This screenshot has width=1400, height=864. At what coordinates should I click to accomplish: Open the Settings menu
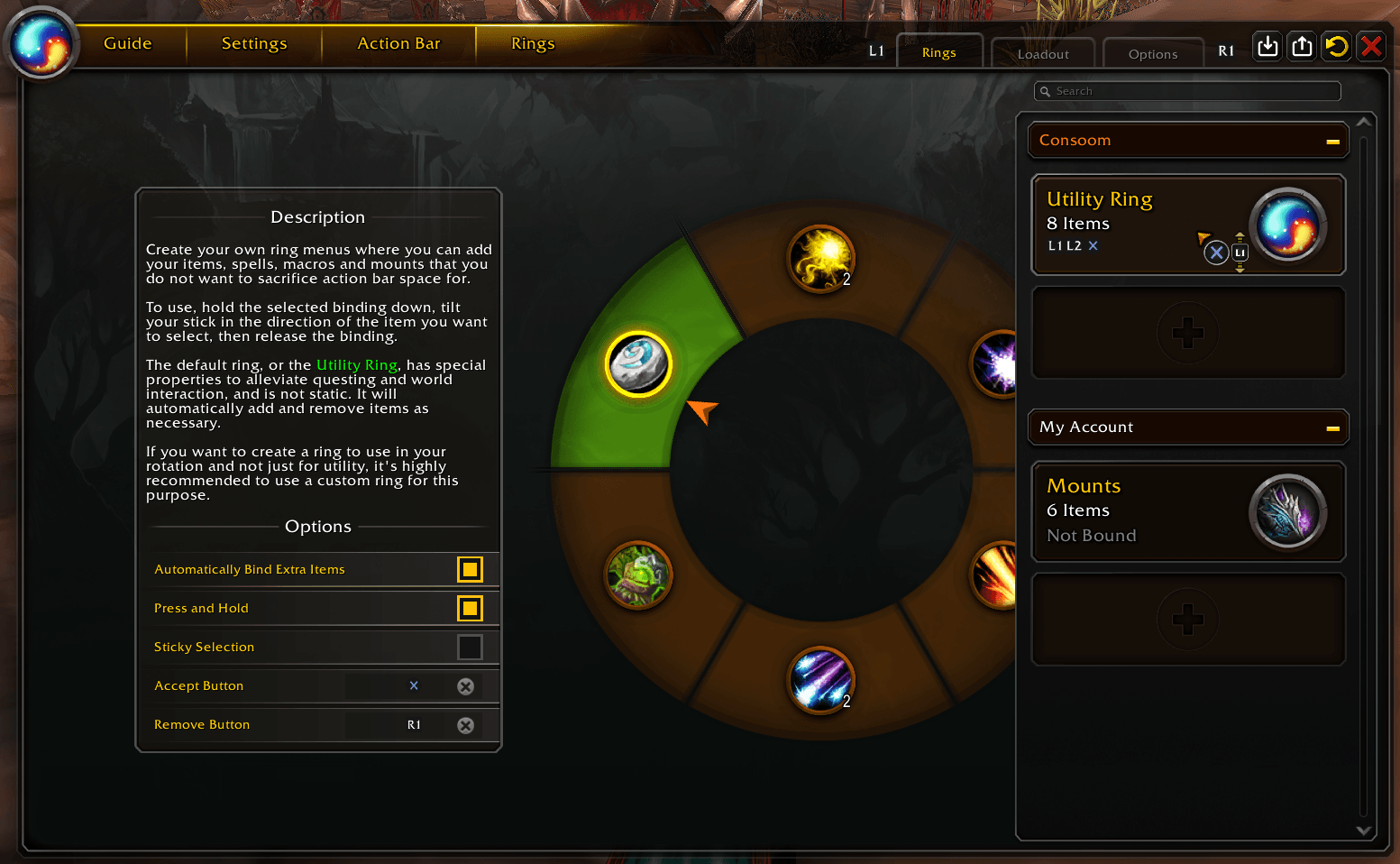[254, 43]
